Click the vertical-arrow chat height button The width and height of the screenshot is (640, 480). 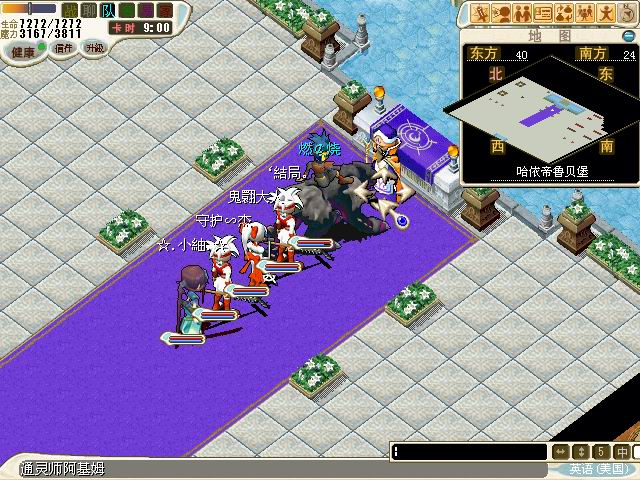pyautogui.click(x=582, y=452)
